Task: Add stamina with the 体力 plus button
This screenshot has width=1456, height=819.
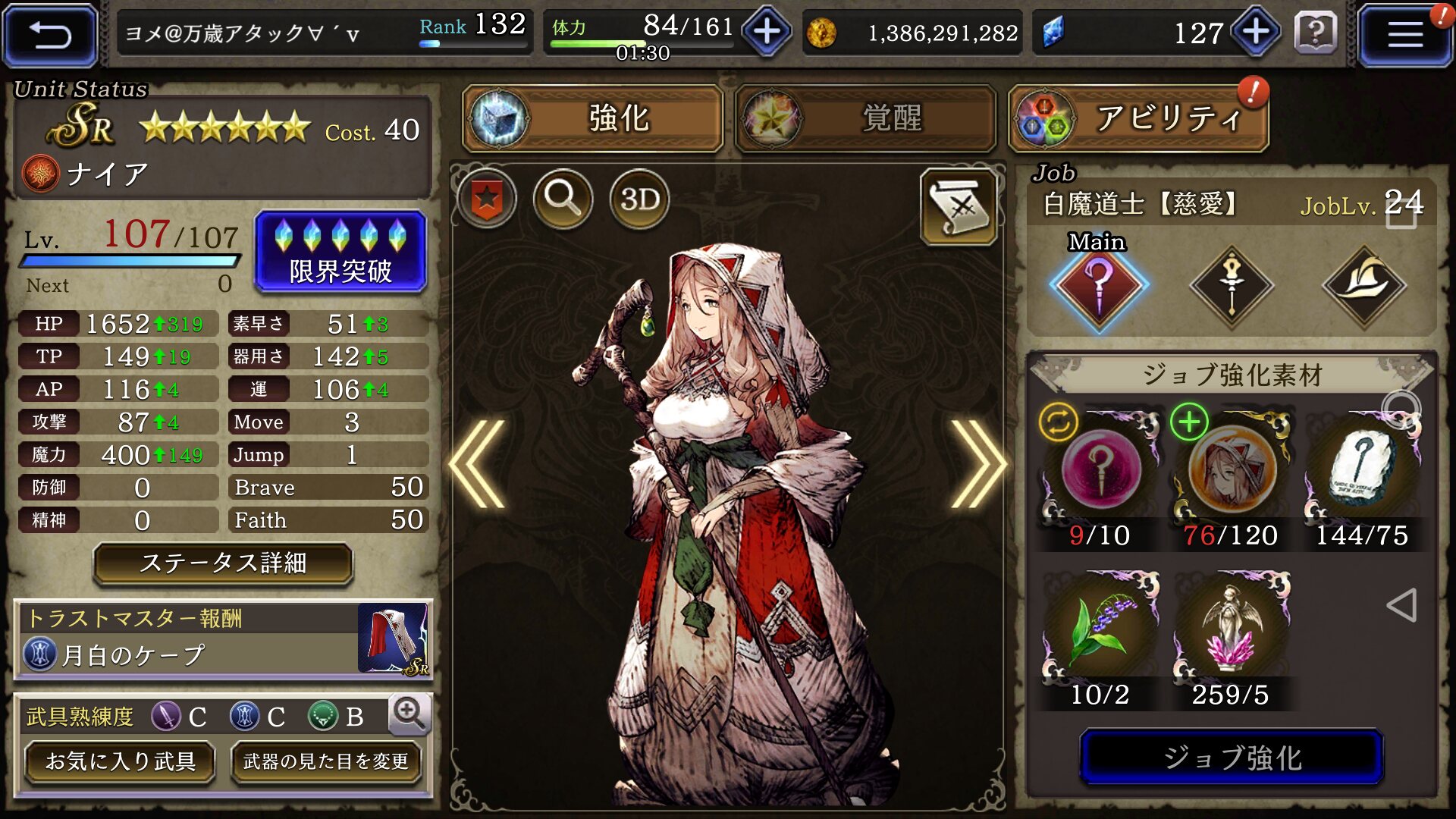Action: pos(767,32)
